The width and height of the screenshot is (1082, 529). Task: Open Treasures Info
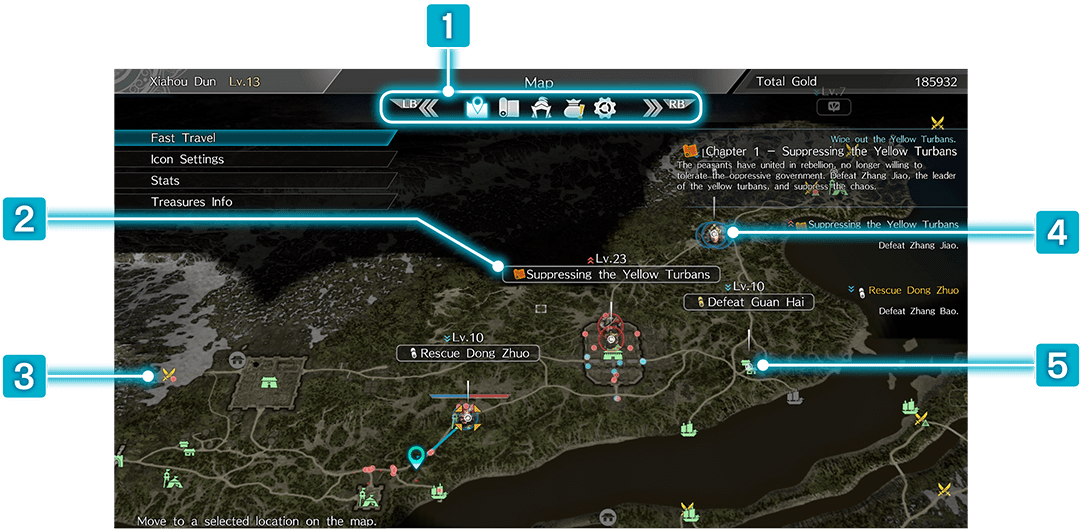pyautogui.click(x=192, y=202)
